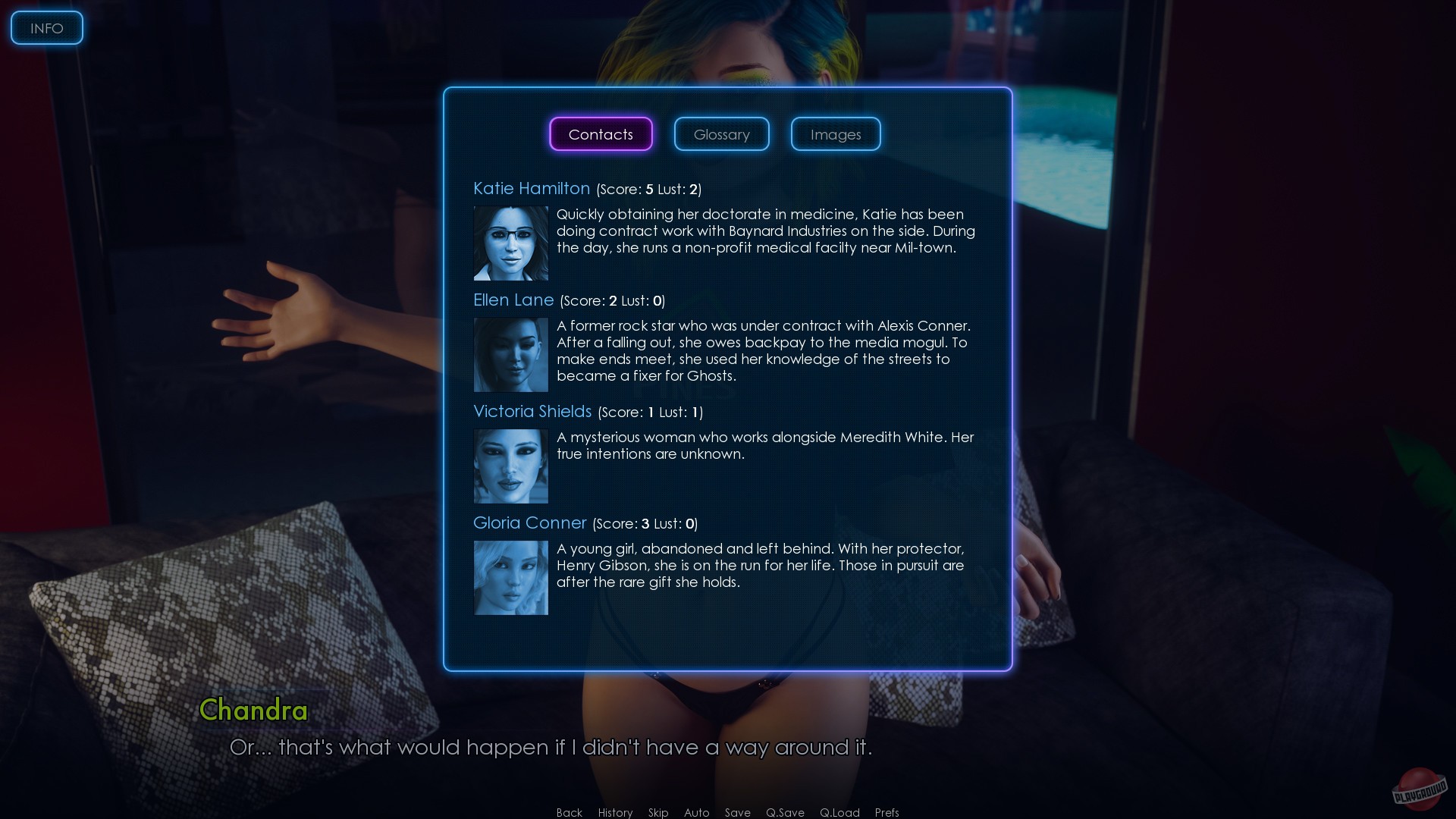
Task: Open the Save menu
Action: [737, 812]
